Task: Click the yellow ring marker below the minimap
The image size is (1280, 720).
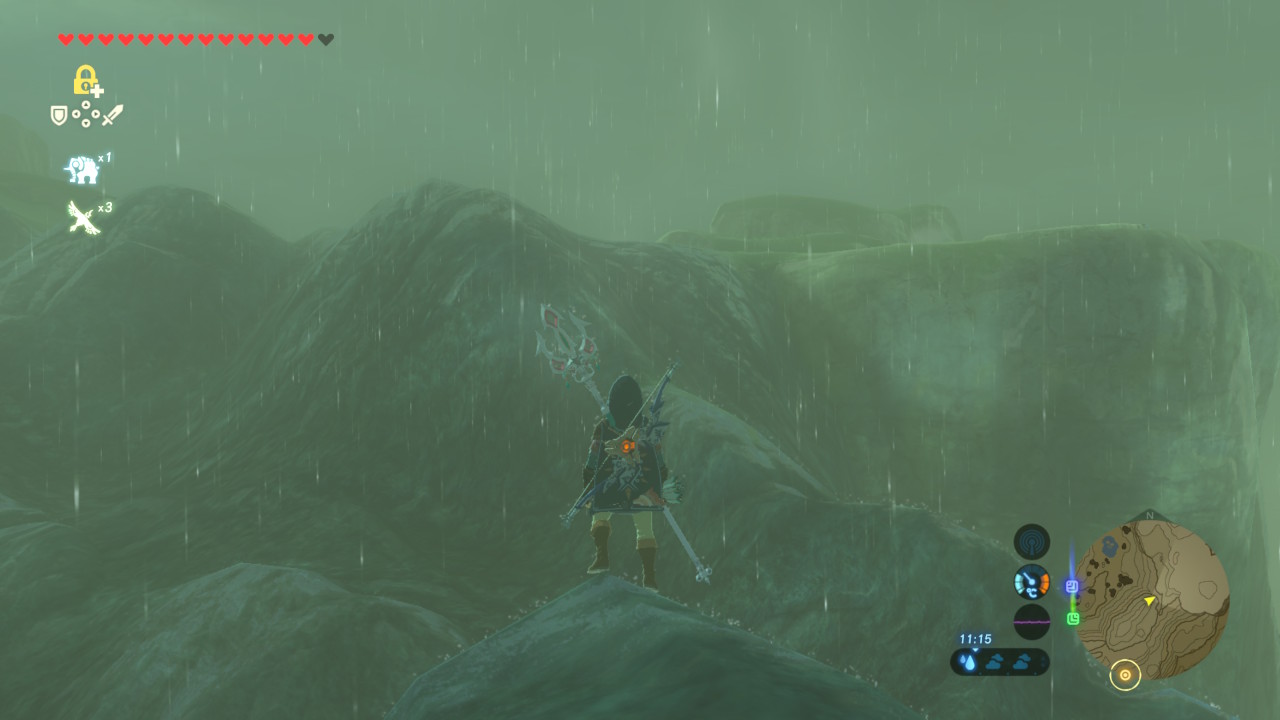Action: tap(1125, 676)
